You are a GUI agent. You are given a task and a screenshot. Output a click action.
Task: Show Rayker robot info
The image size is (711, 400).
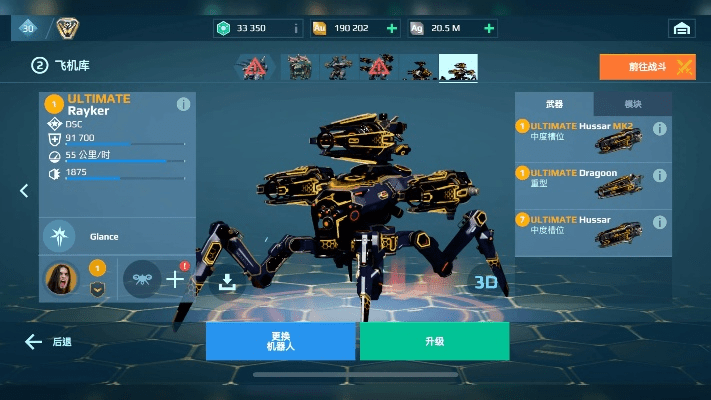click(183, 105)
